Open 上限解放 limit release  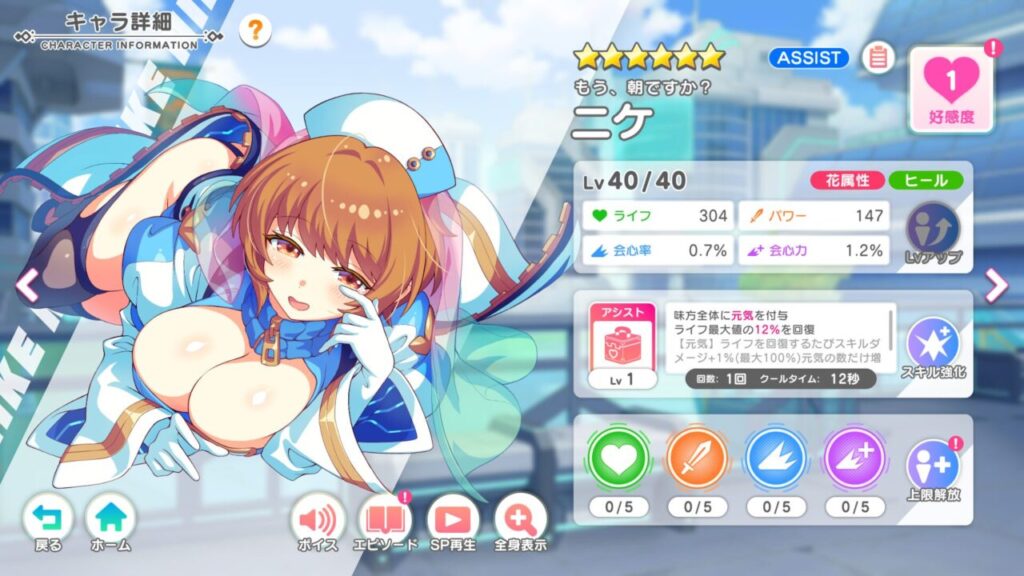tap(932, 472)
